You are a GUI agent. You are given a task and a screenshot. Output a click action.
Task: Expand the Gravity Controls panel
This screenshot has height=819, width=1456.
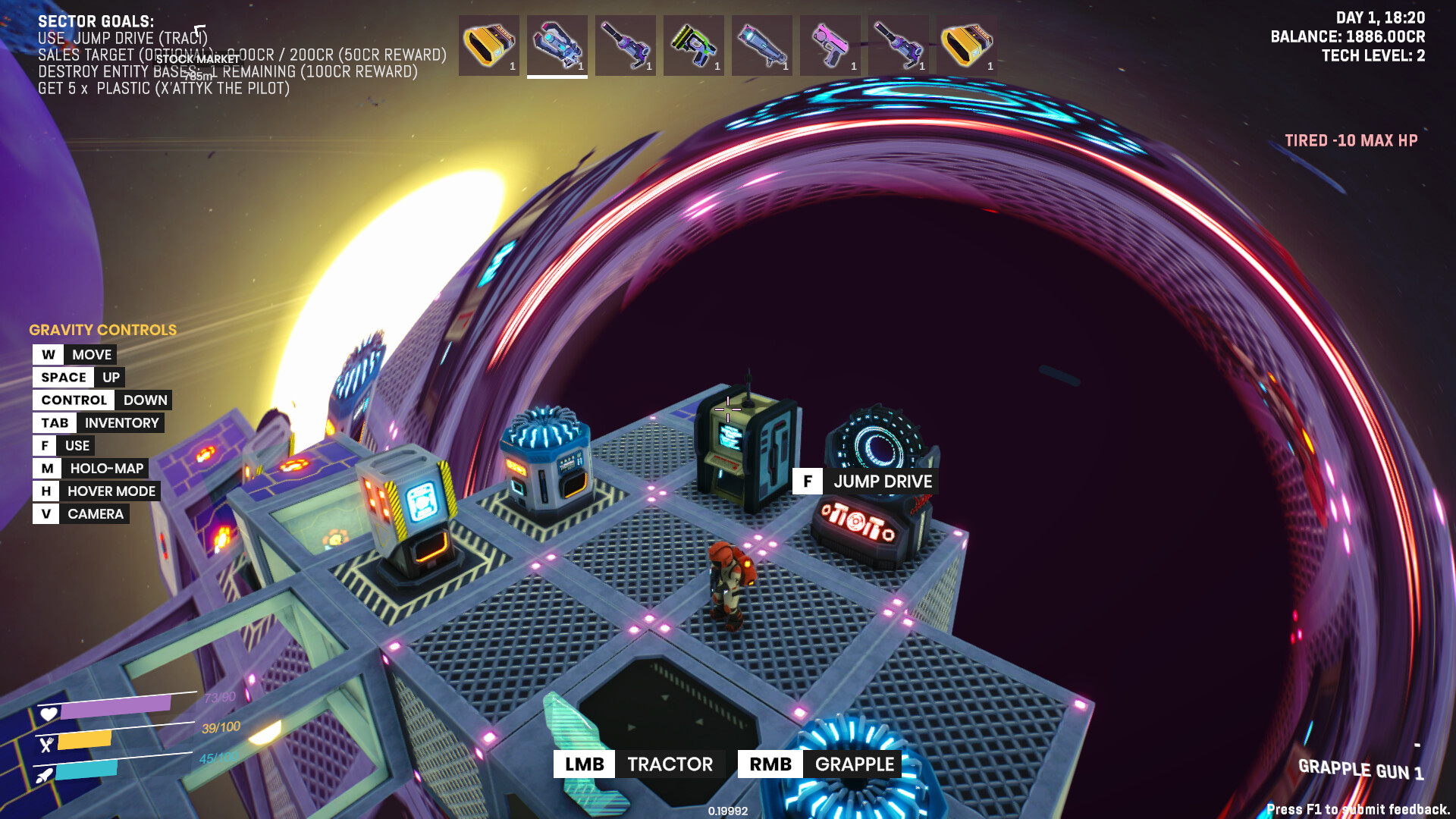[102, 330]
